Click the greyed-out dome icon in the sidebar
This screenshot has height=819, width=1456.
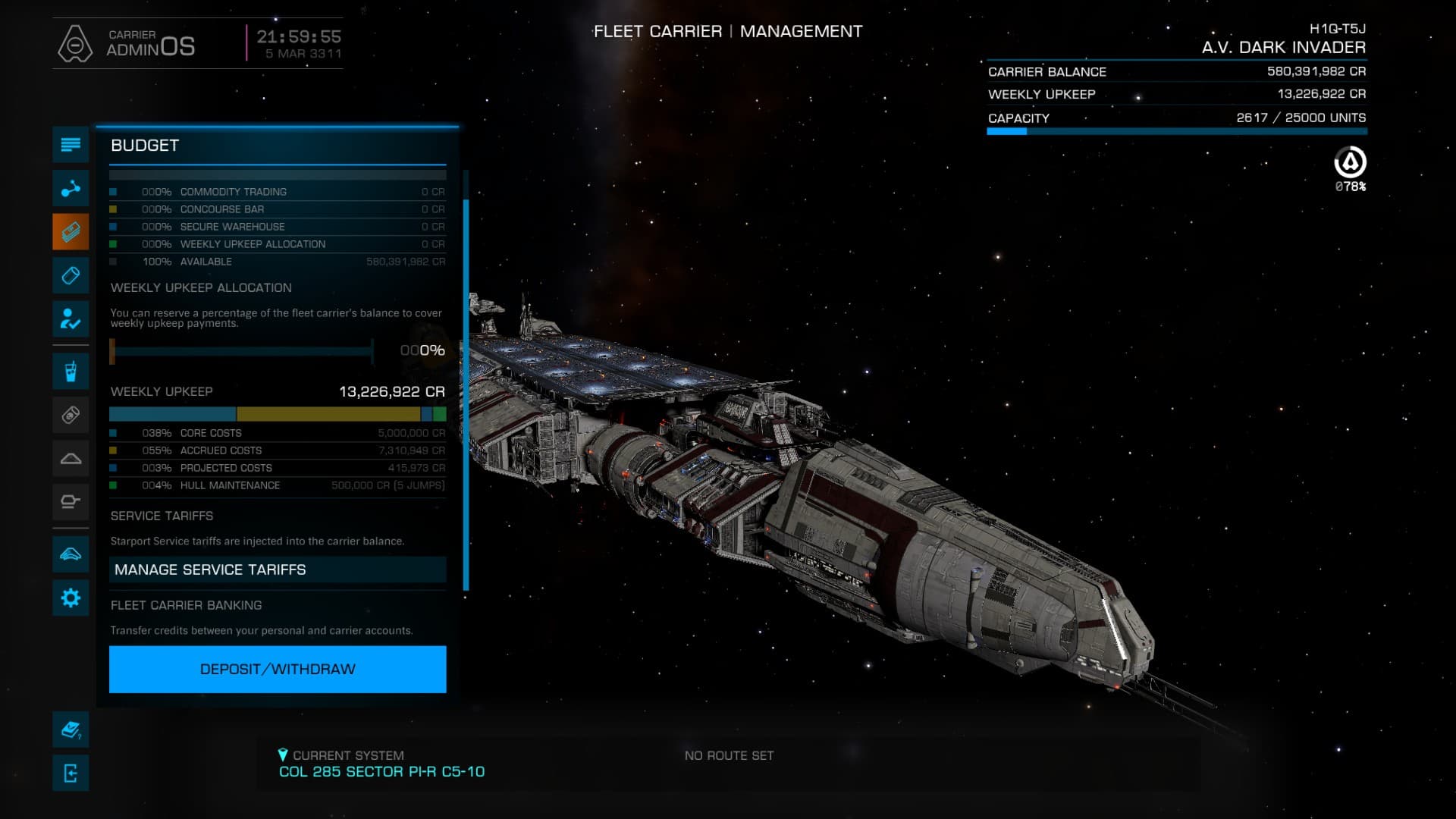[x=71, y=458]
